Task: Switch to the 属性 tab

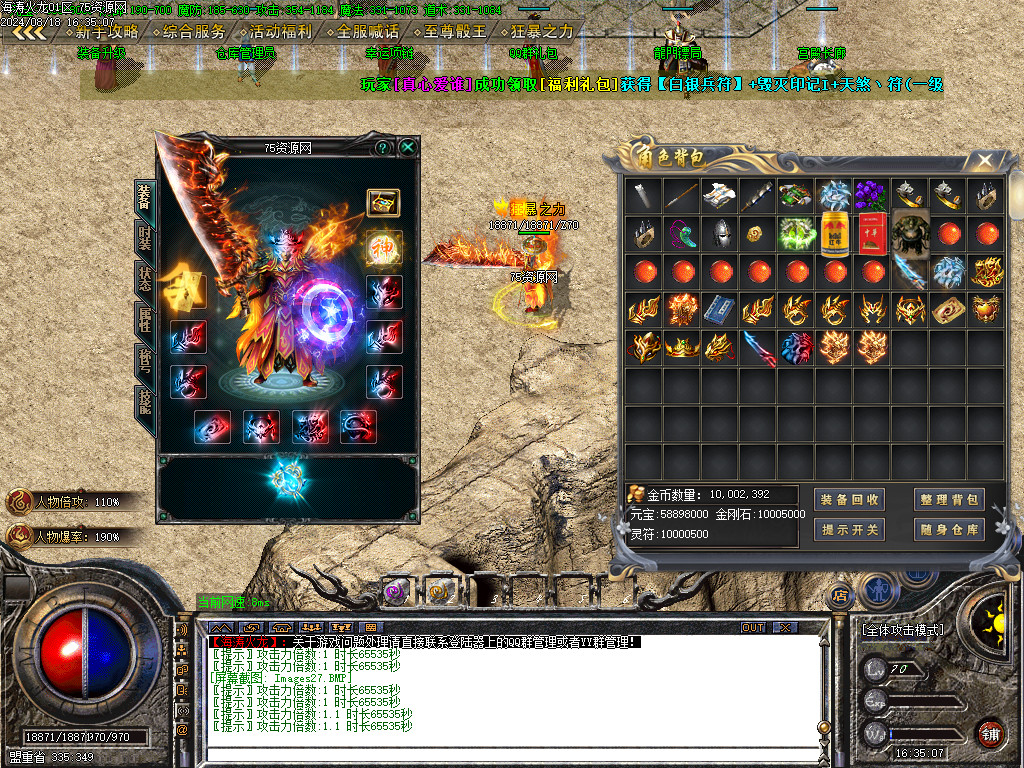Action: click(145, 322)
